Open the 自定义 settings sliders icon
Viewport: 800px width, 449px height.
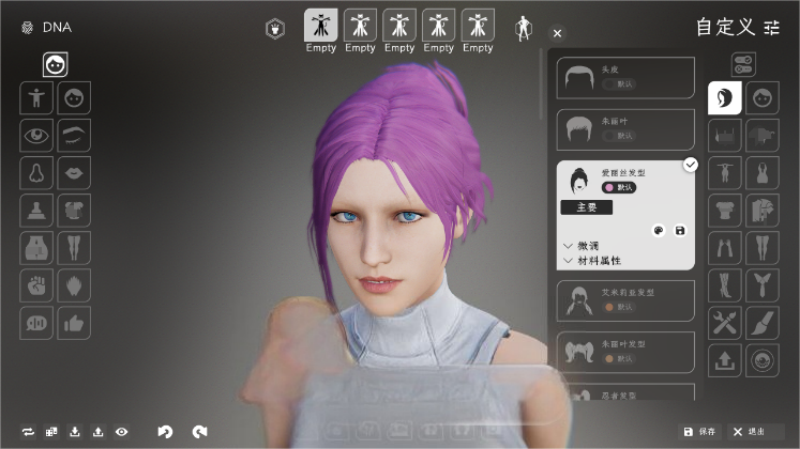point(771,27)
